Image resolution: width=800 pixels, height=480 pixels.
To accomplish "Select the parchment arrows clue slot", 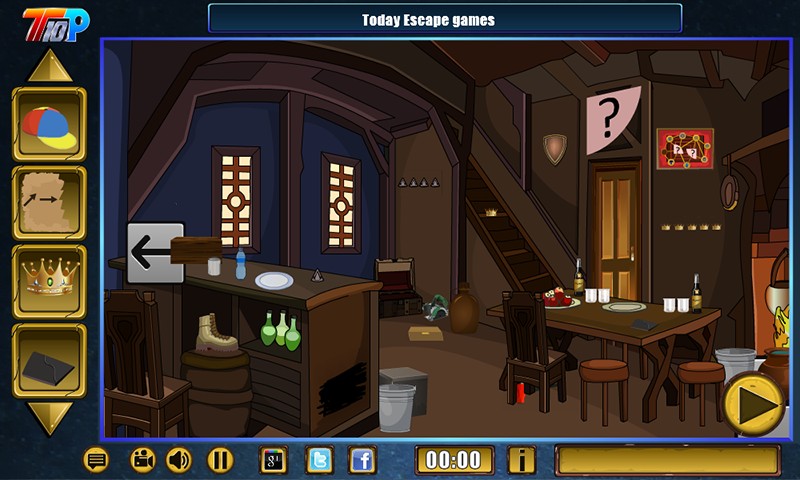I will (49, 202).
